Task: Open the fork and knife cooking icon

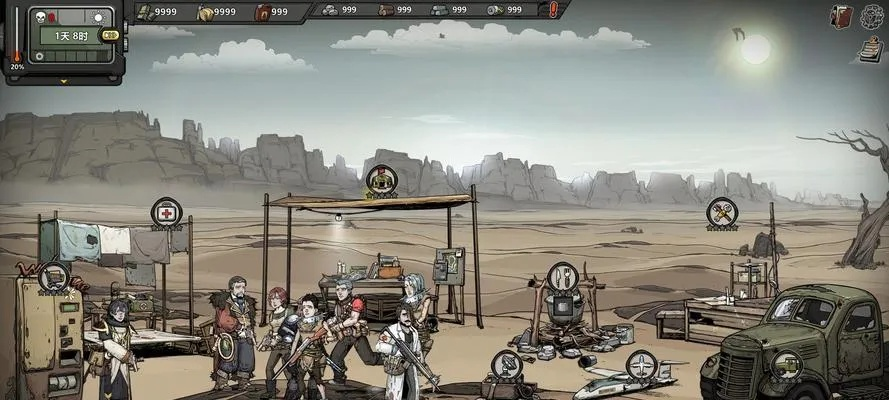Action: [x=562, y=276]
